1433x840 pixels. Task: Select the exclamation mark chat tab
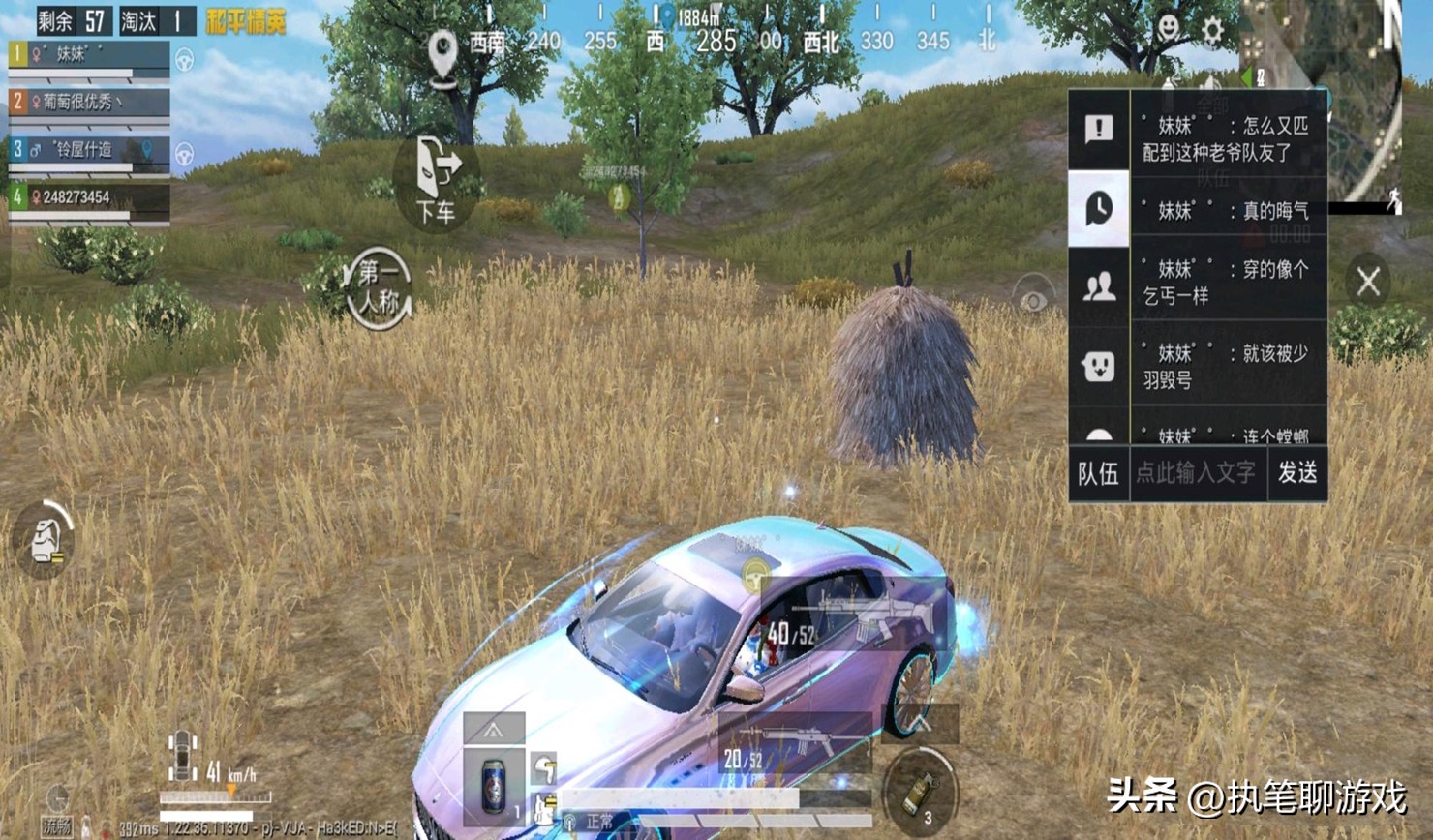click(x=1098, y=129)
